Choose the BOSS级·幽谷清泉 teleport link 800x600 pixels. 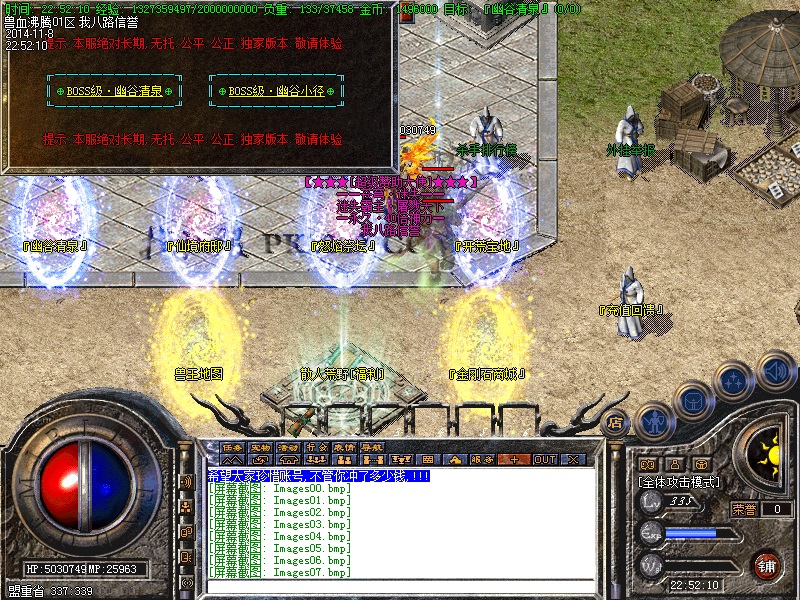tap(113, 91)
